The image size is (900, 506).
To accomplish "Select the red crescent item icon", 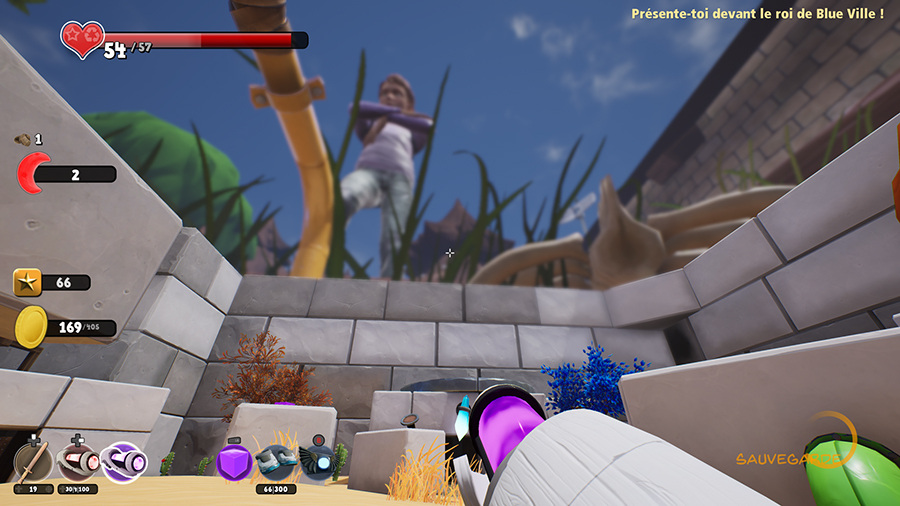I will coord(33,174).
